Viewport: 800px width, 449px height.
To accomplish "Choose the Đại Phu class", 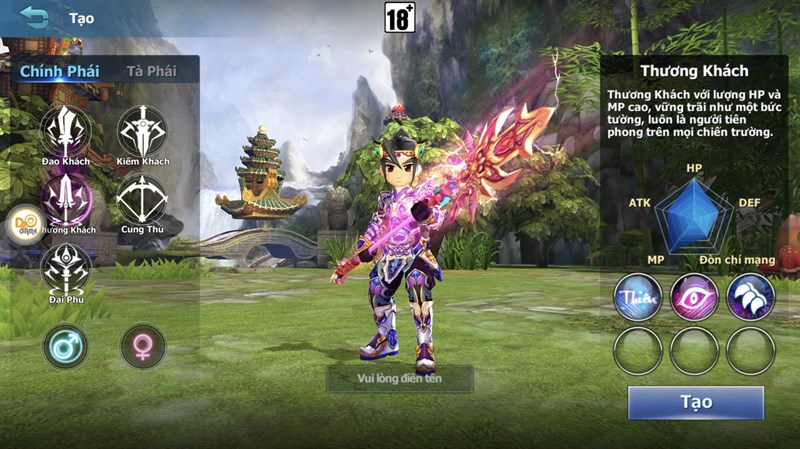I will 66,268.
